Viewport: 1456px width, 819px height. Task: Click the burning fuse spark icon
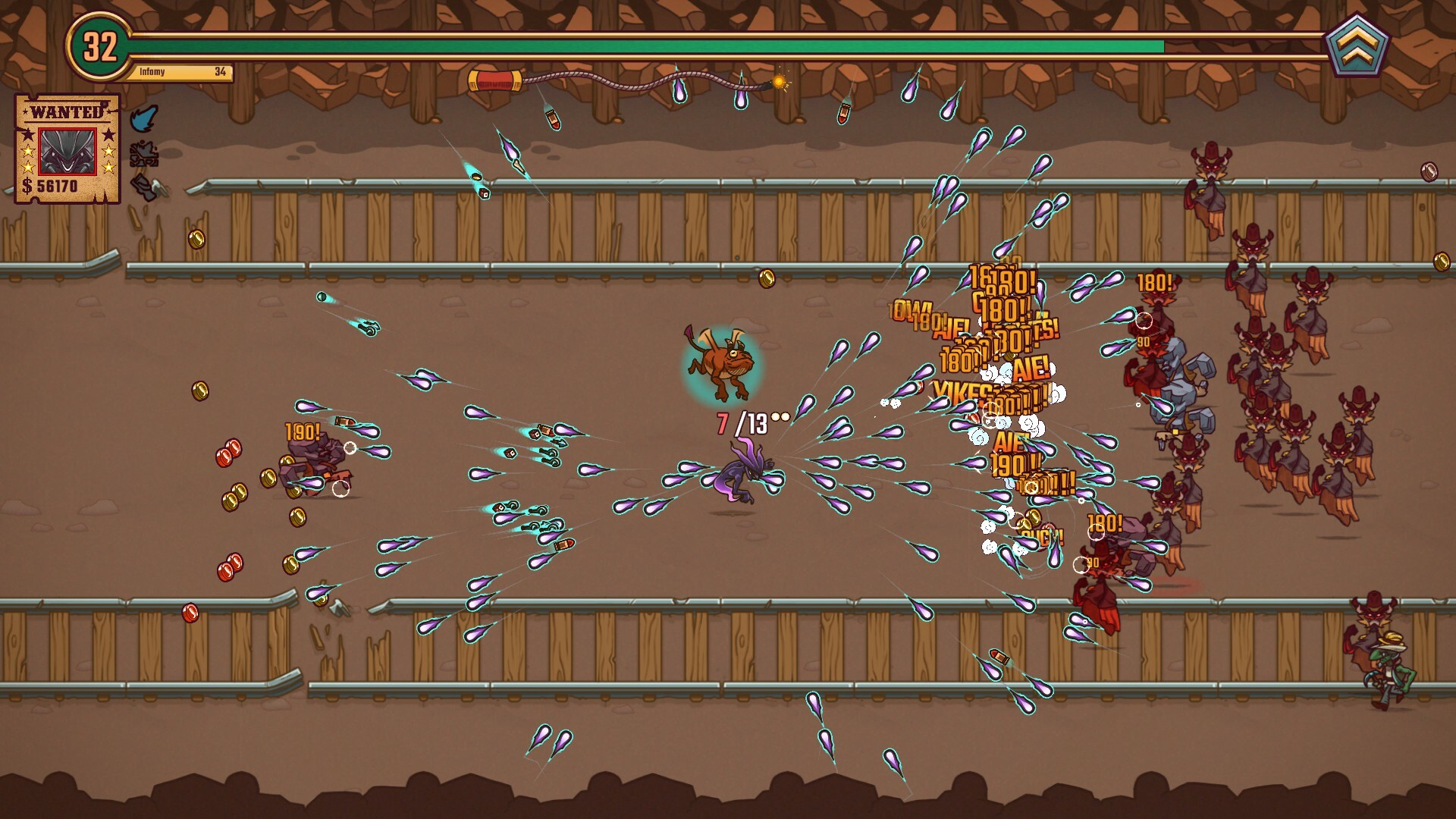780,82
